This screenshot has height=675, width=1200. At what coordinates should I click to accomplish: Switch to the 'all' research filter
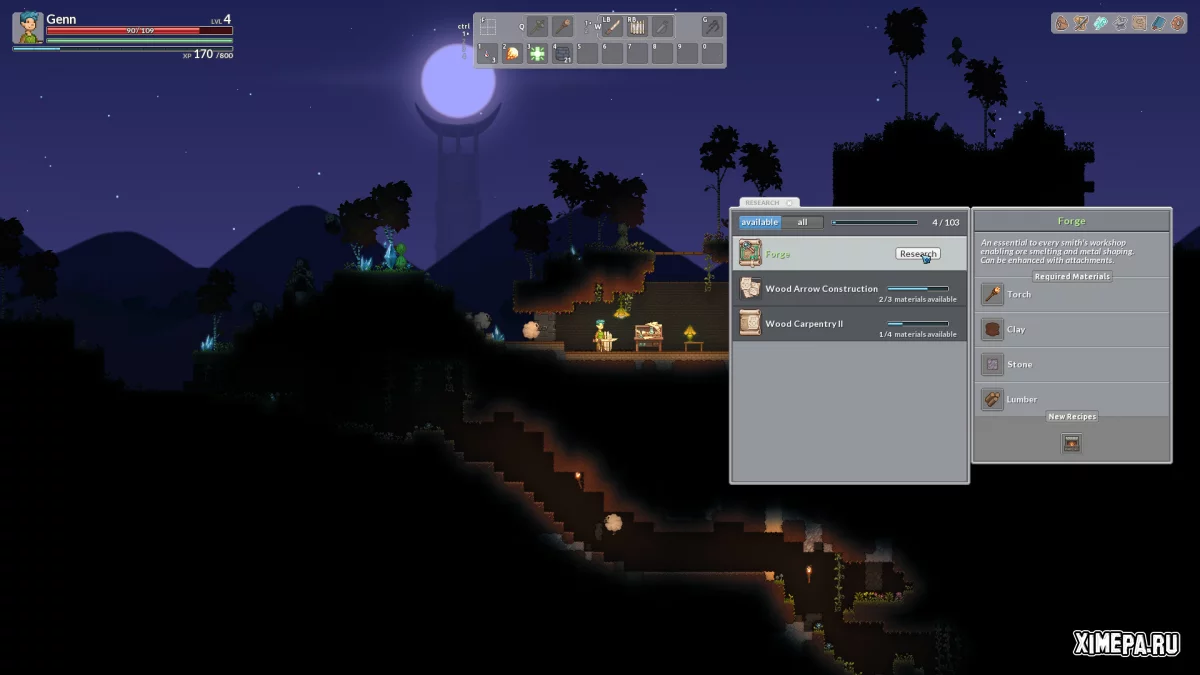[x=802, y=222]
